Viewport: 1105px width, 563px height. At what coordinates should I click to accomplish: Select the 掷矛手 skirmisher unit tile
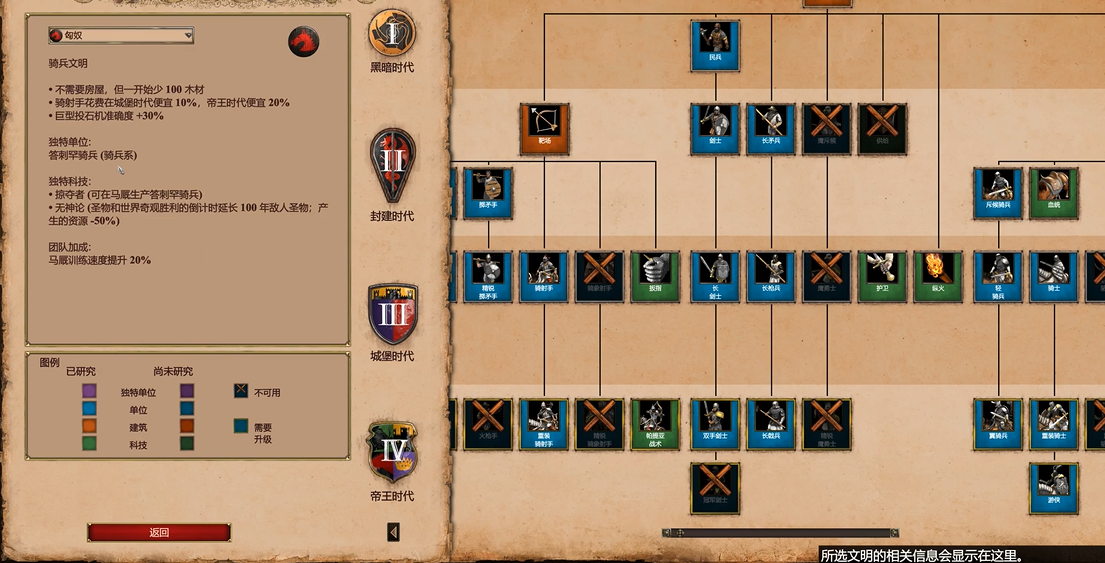point(488,193)
